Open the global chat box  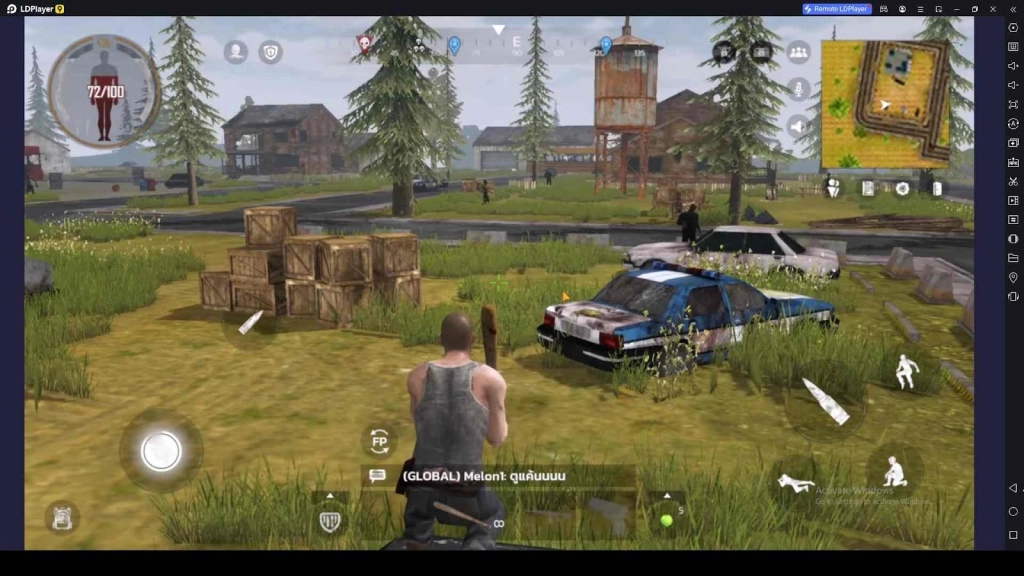pyautogui.click(x=378, y=476)
